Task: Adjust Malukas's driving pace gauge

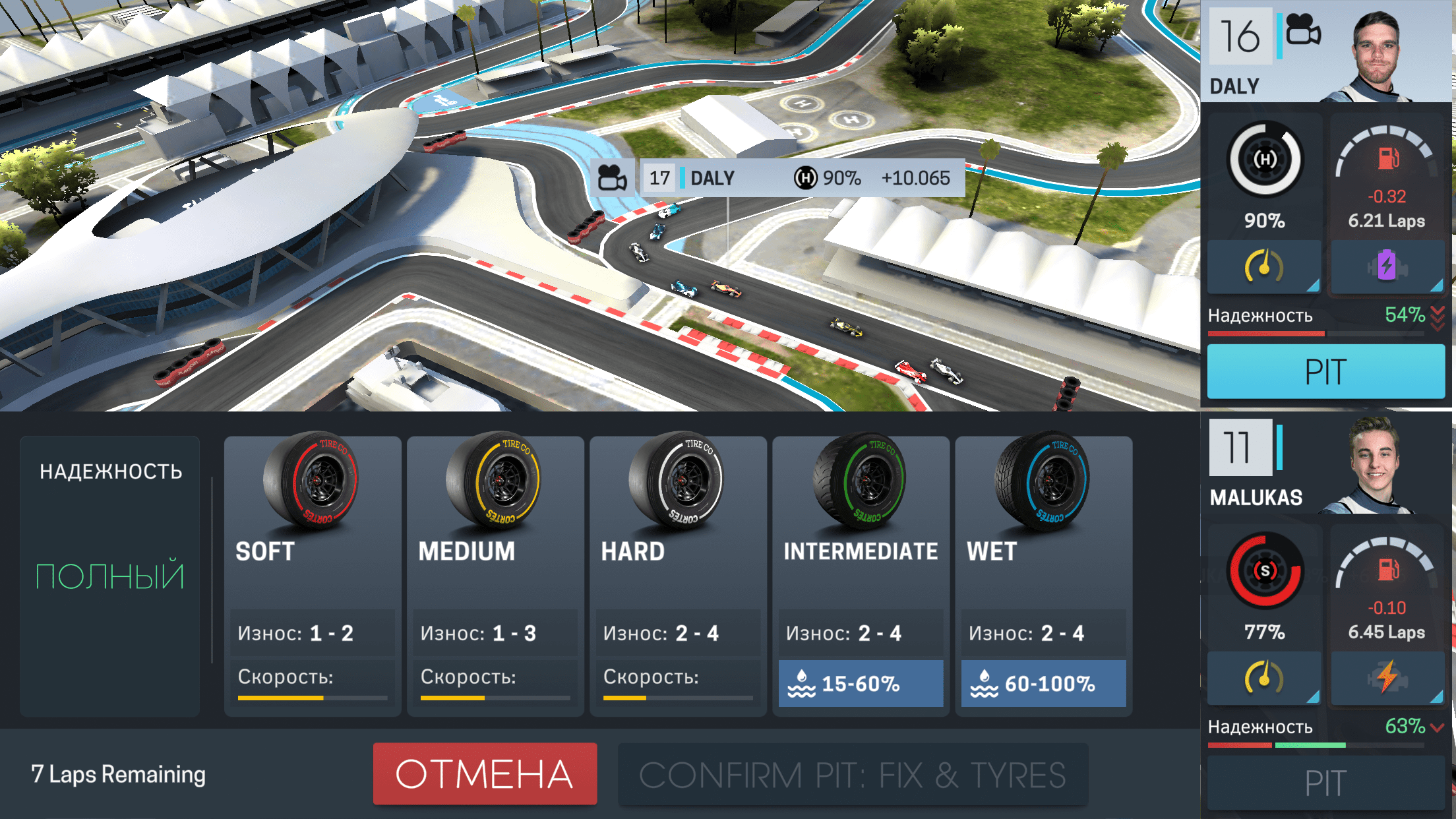Action: tap(1263, 678)
